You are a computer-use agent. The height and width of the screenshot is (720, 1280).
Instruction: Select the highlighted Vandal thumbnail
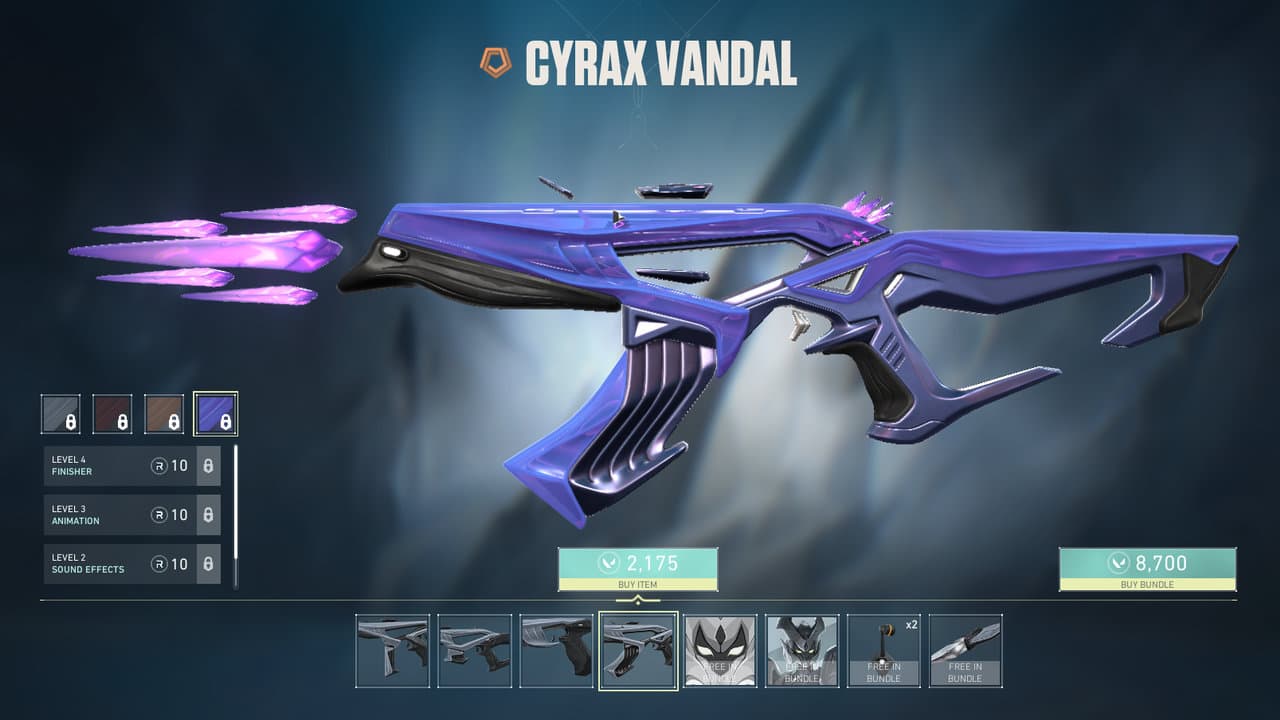pos(638,650)
